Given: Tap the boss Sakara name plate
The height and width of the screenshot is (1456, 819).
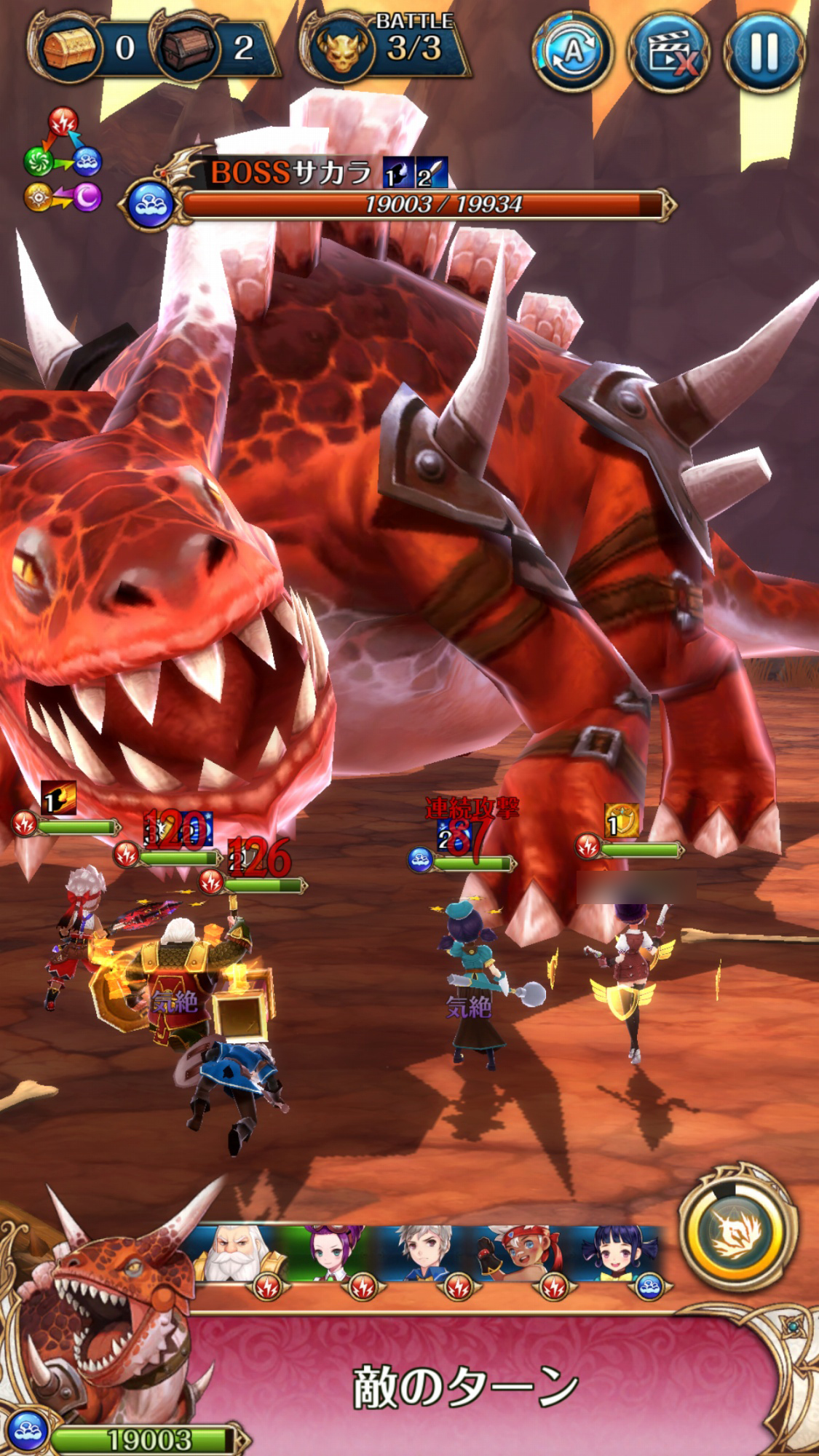Looking at the screenshot, I should point(291,173).
